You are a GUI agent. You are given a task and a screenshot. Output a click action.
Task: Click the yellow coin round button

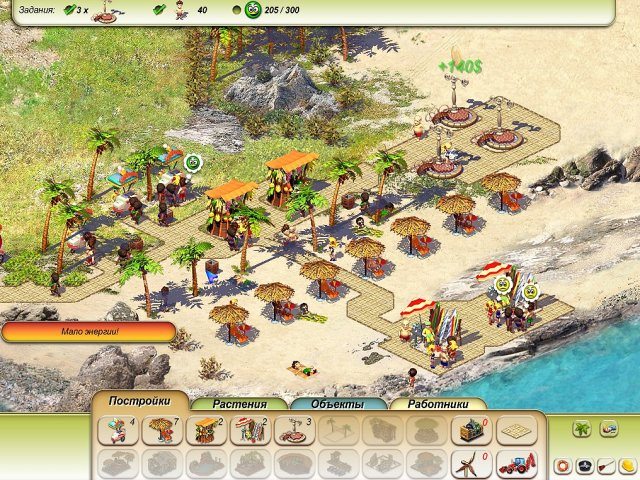pyautogui.click(x=624, y=466)
